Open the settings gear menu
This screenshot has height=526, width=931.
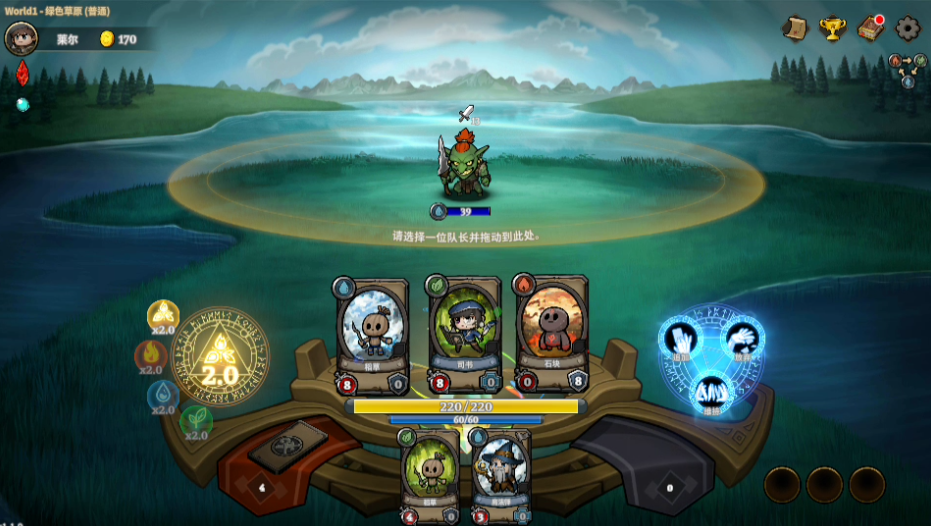(907, 28)
